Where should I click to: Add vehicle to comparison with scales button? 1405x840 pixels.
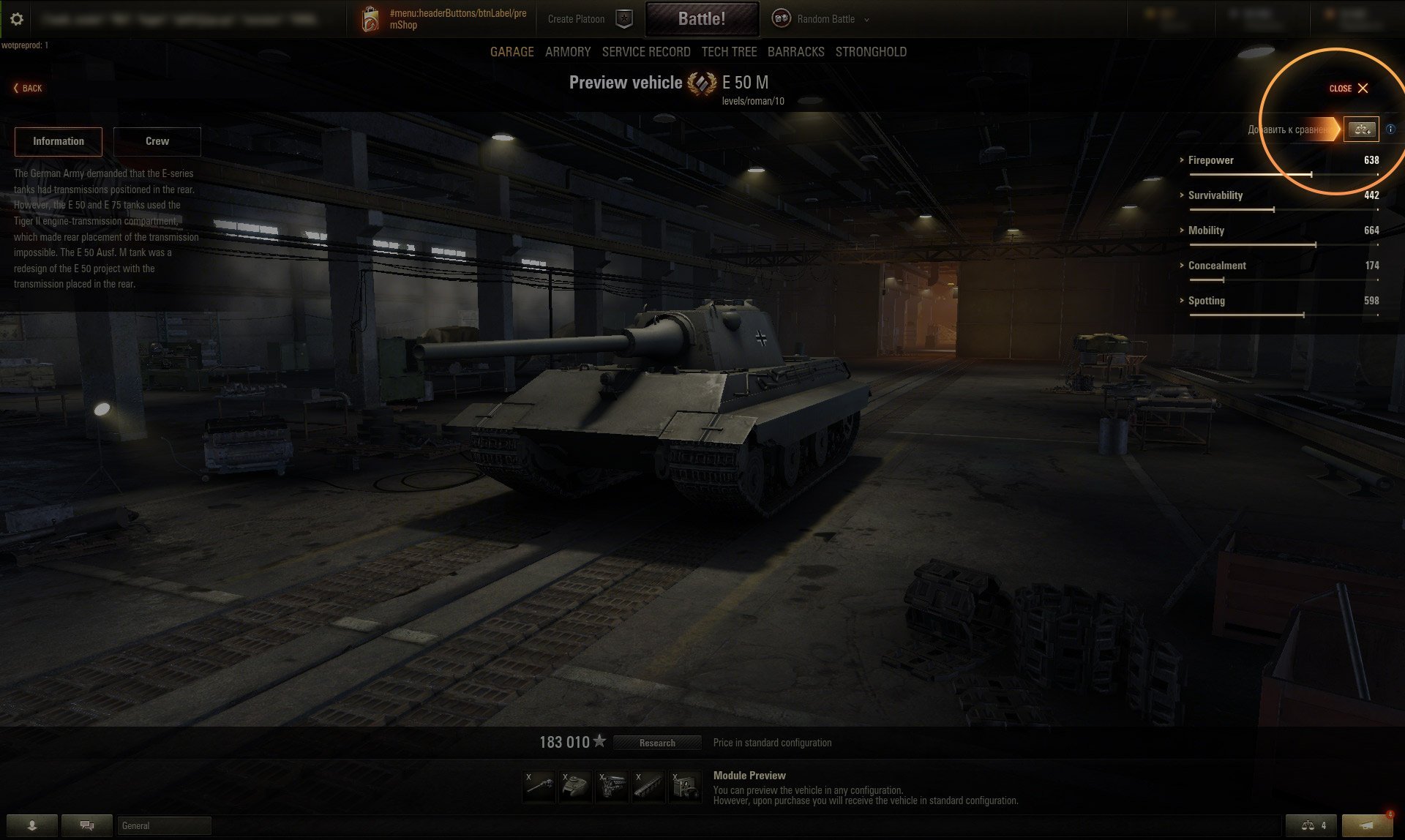1361,130
